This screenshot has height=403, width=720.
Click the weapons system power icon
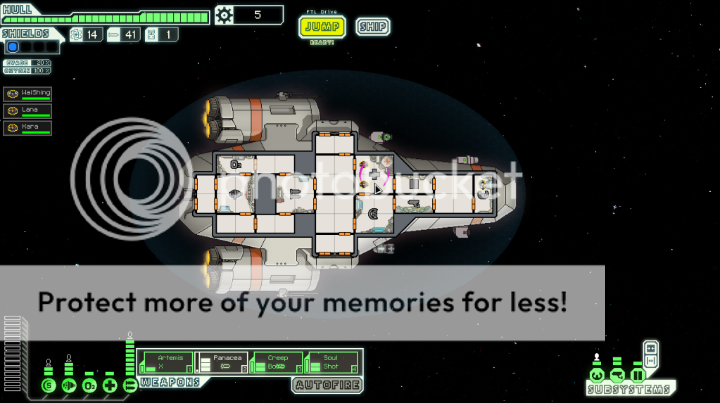(129, 385)
